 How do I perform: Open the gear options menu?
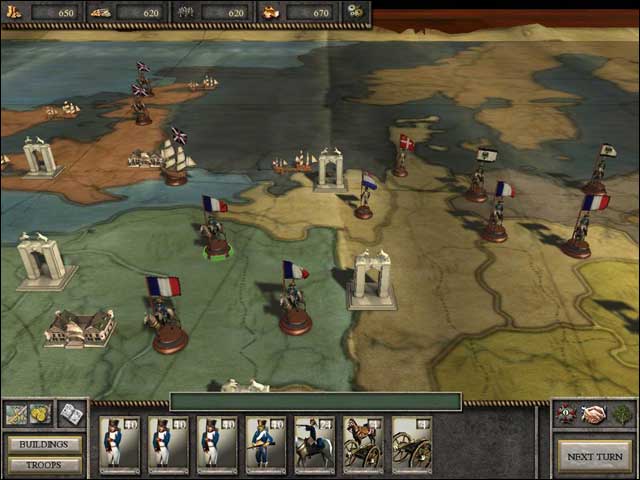pos(354,12)
